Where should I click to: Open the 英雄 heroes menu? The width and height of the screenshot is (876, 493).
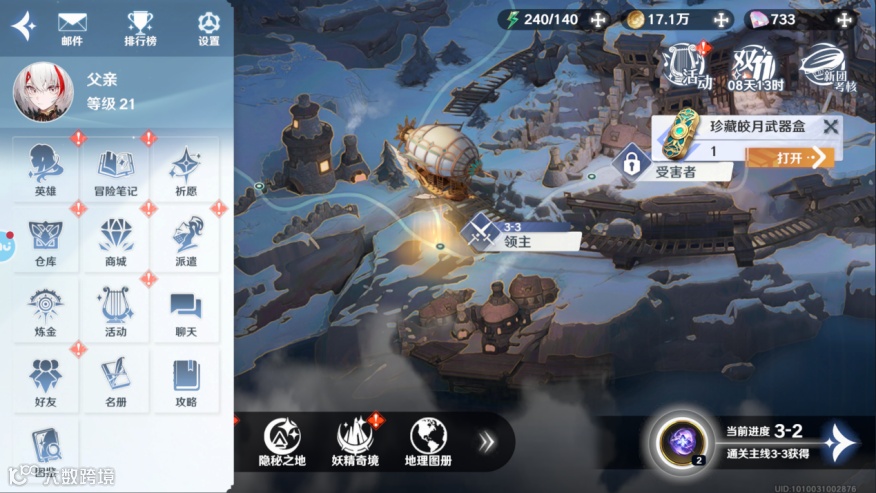[x=45, y=169]
